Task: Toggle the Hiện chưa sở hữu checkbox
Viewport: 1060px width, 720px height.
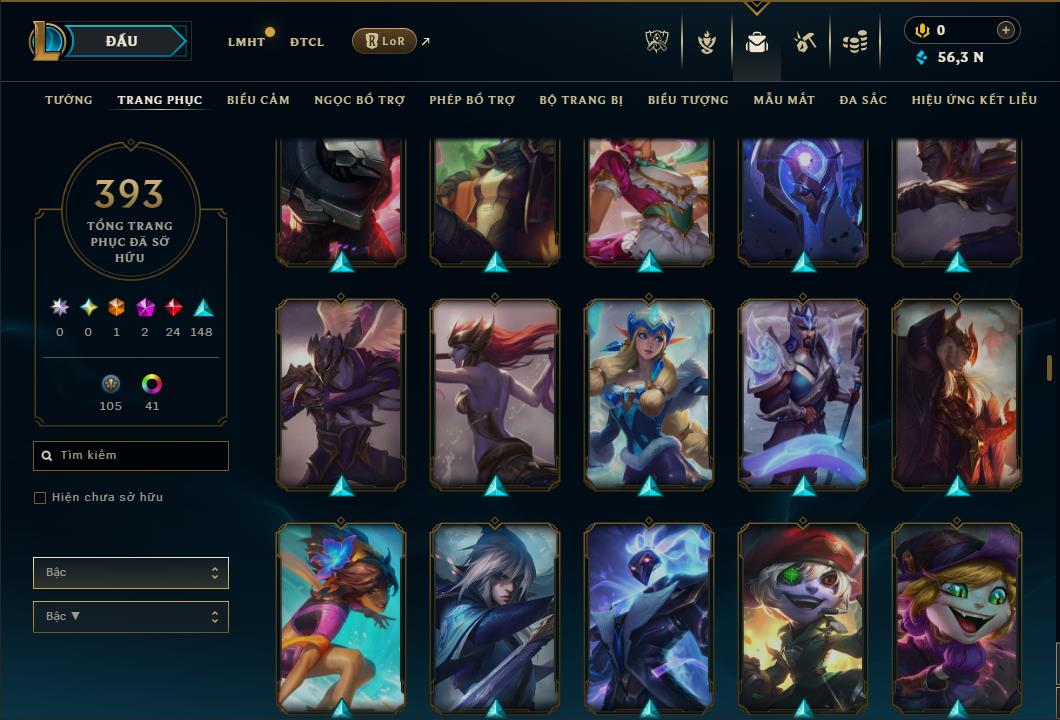Action: [x=40, y=498]
